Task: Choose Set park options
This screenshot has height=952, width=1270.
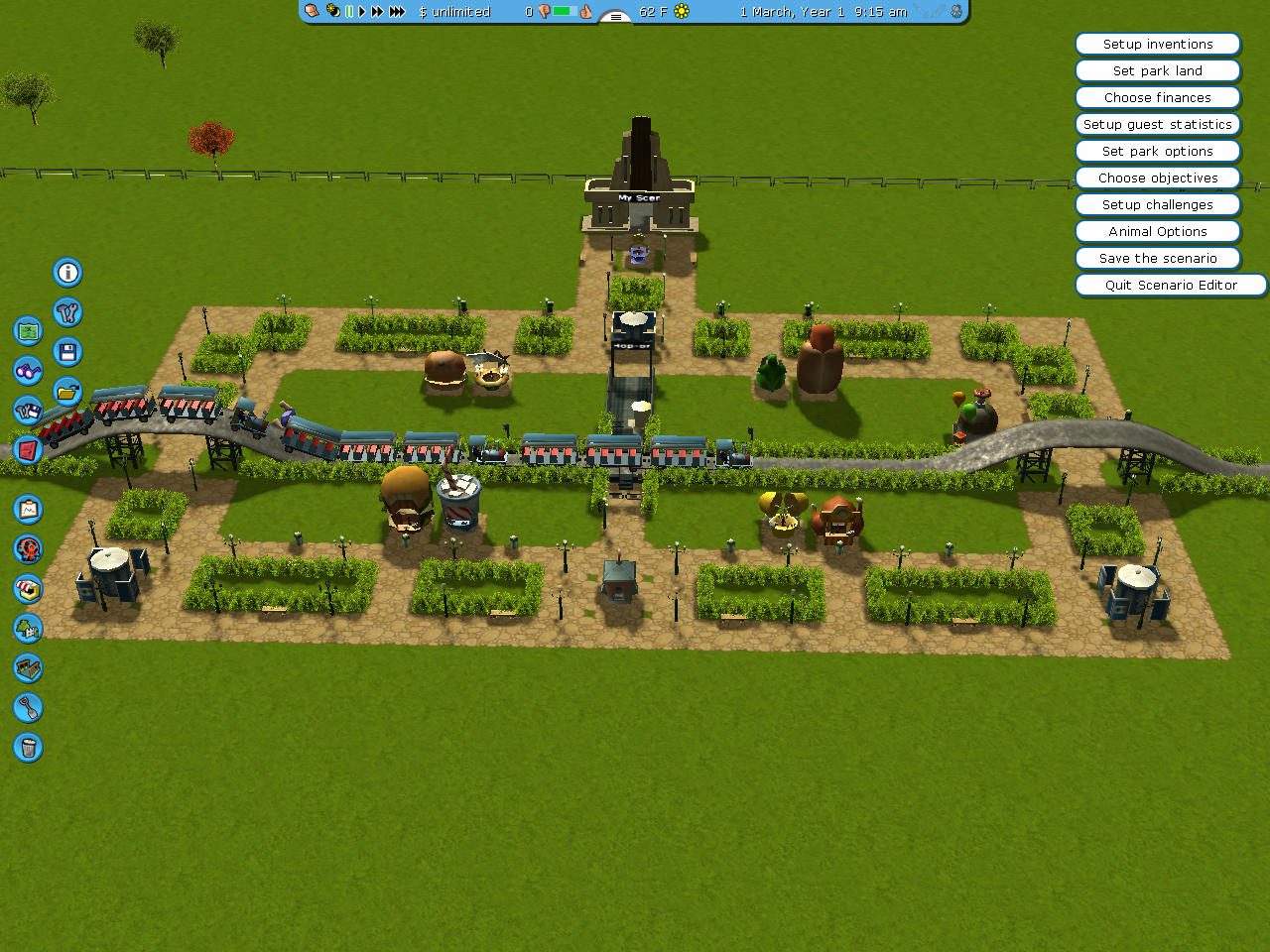Action: pos(1158,151)
